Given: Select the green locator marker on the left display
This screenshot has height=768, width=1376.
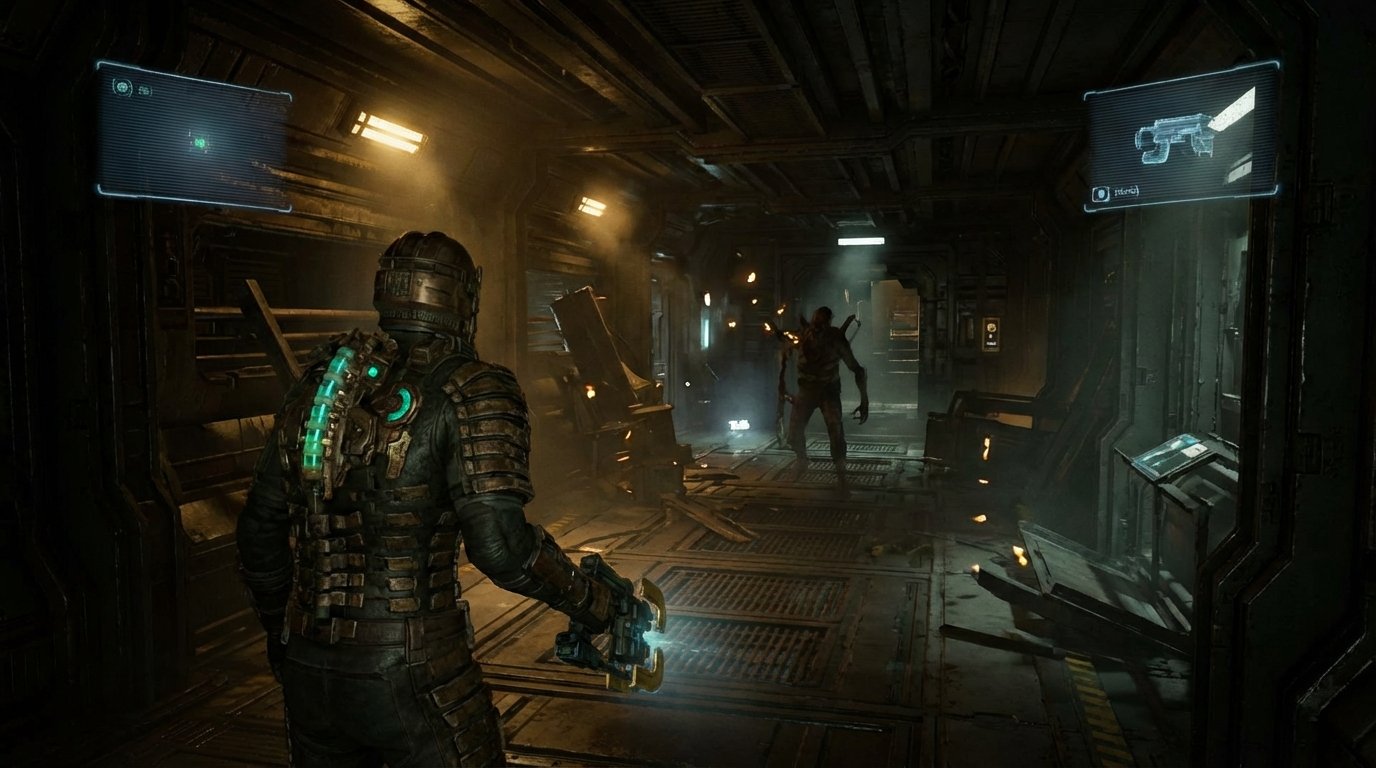Looking at the screenshot, I should pos(199,143).
